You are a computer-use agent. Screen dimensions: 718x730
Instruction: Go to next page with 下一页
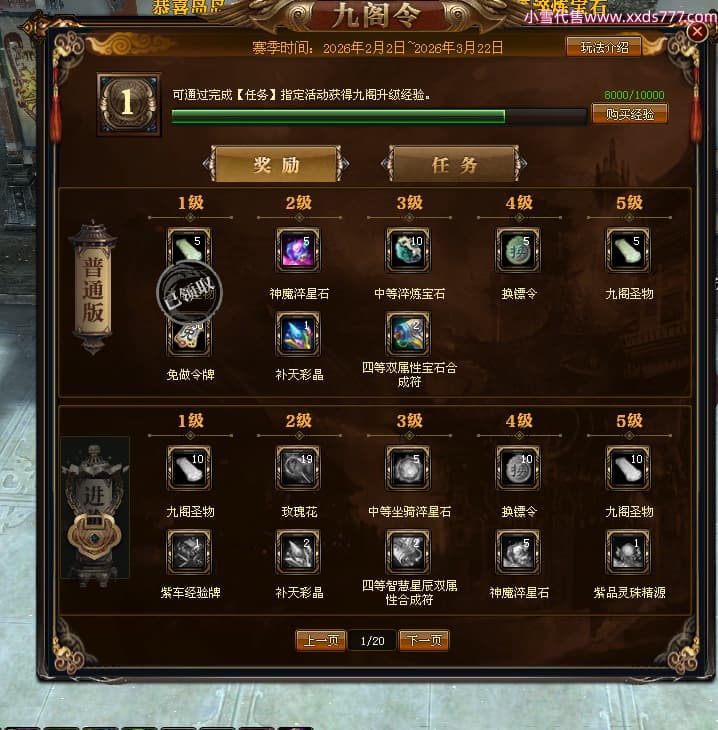tap(424, 640)
